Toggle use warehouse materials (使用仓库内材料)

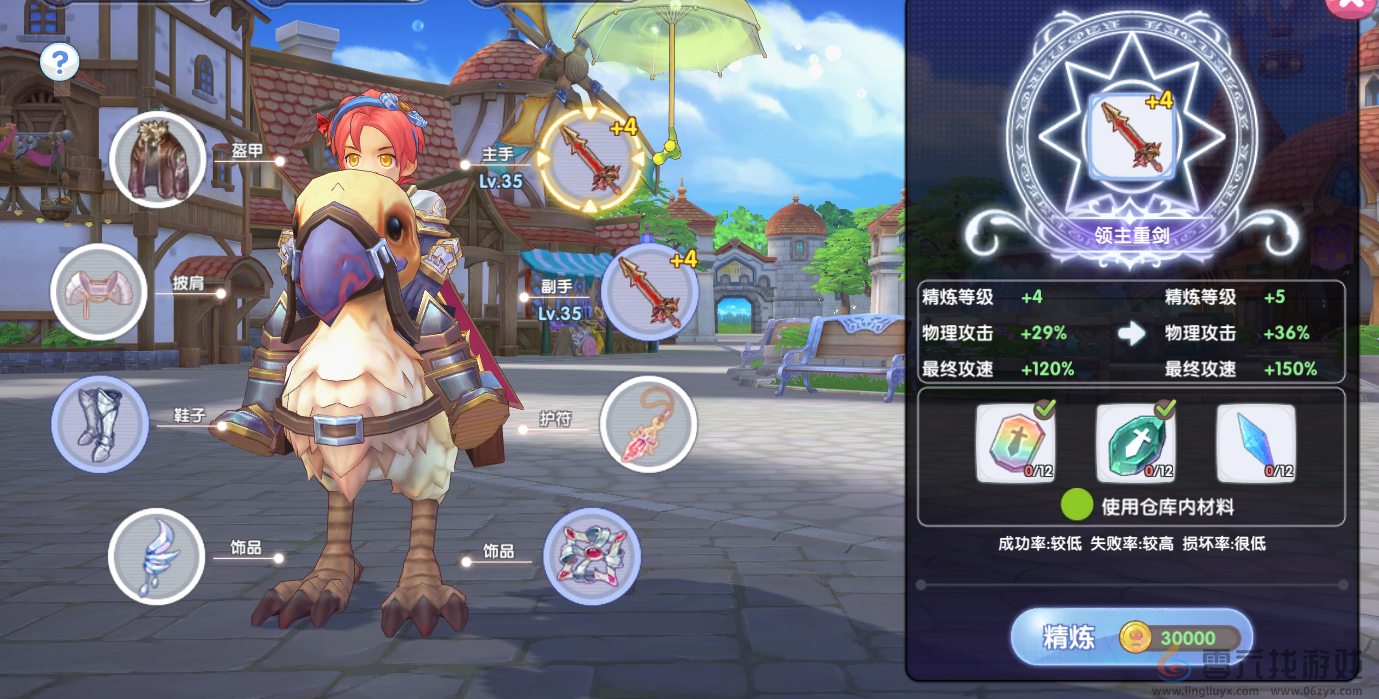1076,506
